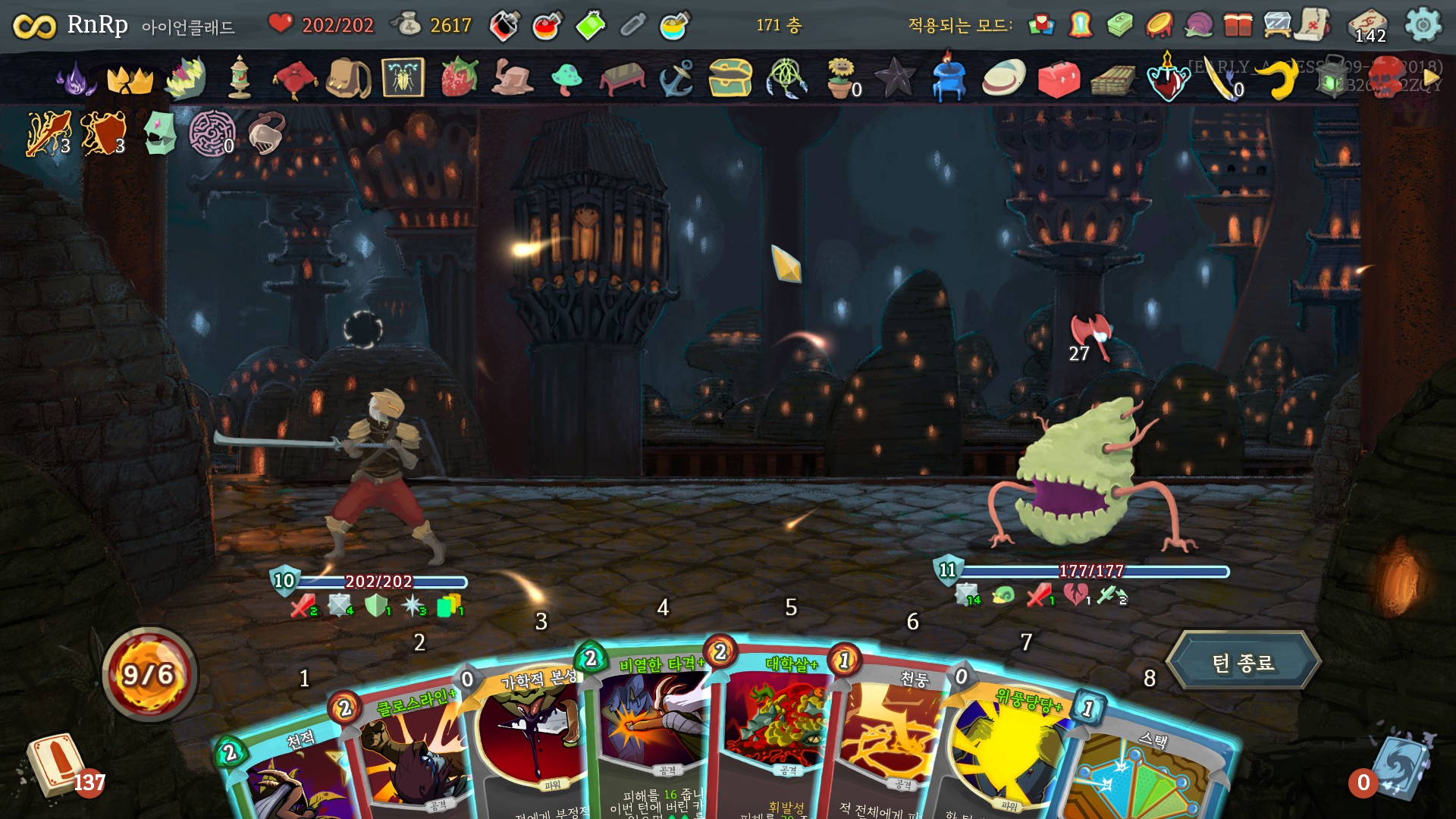The width and height of the screenshot is (1456, 819).
Task: Select the 스택 skill card
Action: [x=1137, y=773]
